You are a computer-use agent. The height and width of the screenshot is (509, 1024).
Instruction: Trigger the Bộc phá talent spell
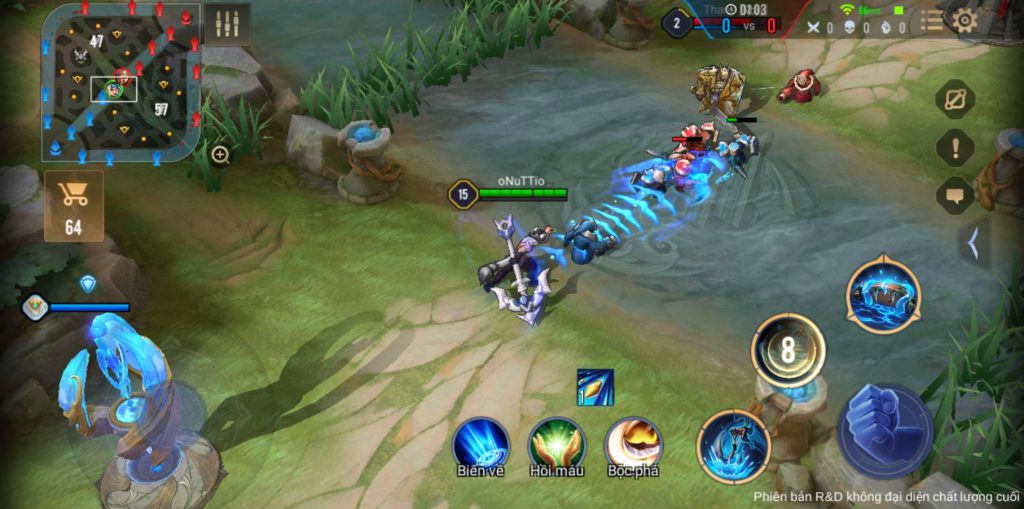tap(633, 444)
